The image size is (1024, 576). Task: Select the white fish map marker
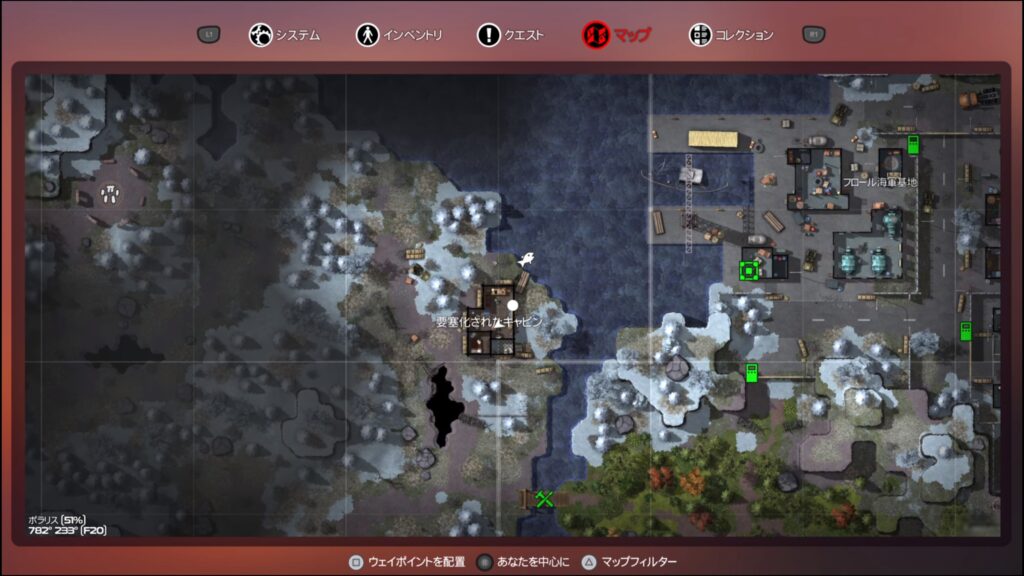[525, 259]
